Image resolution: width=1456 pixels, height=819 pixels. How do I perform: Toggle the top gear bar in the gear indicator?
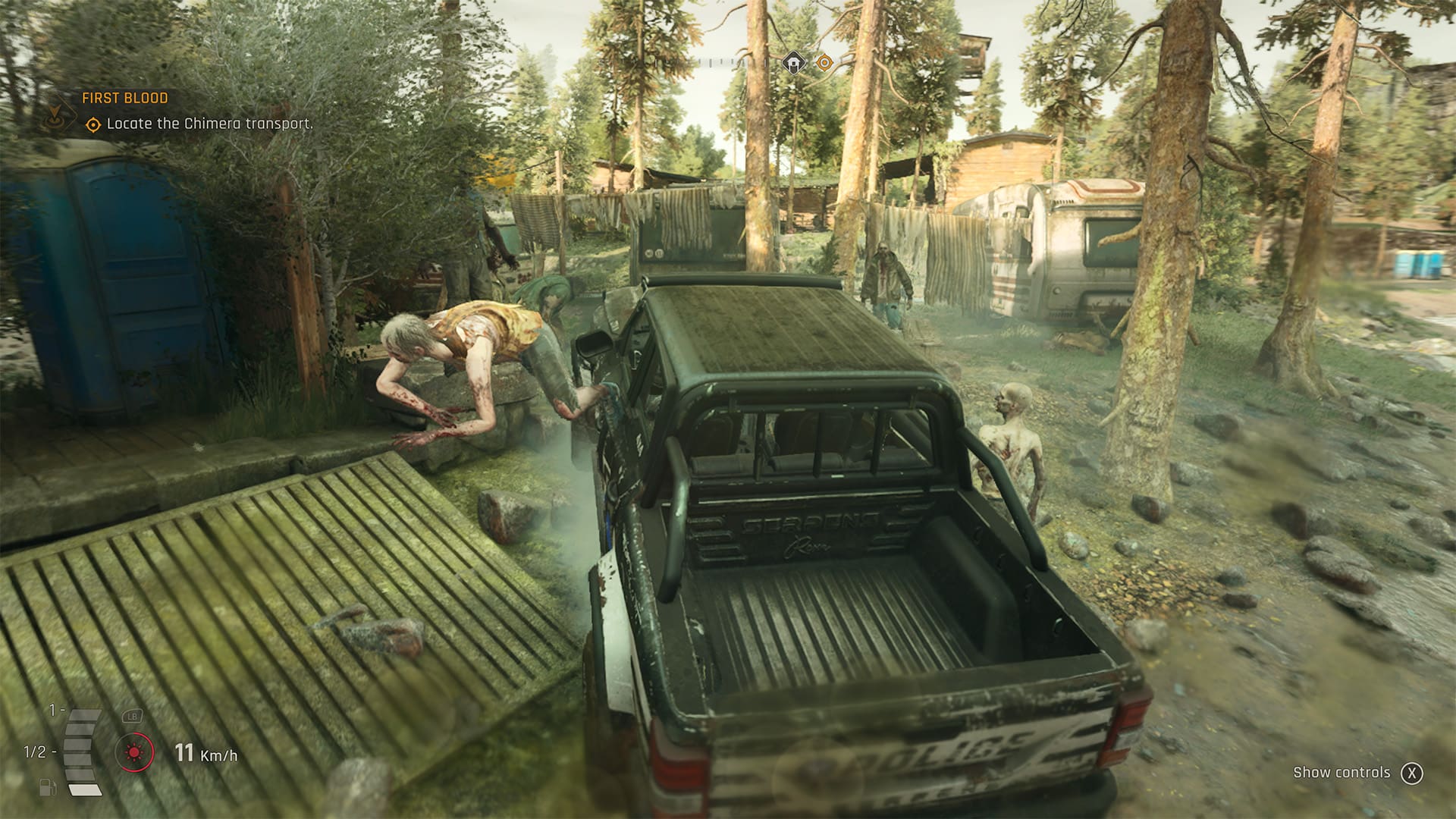pyautogui.click(x=83, y=715)
